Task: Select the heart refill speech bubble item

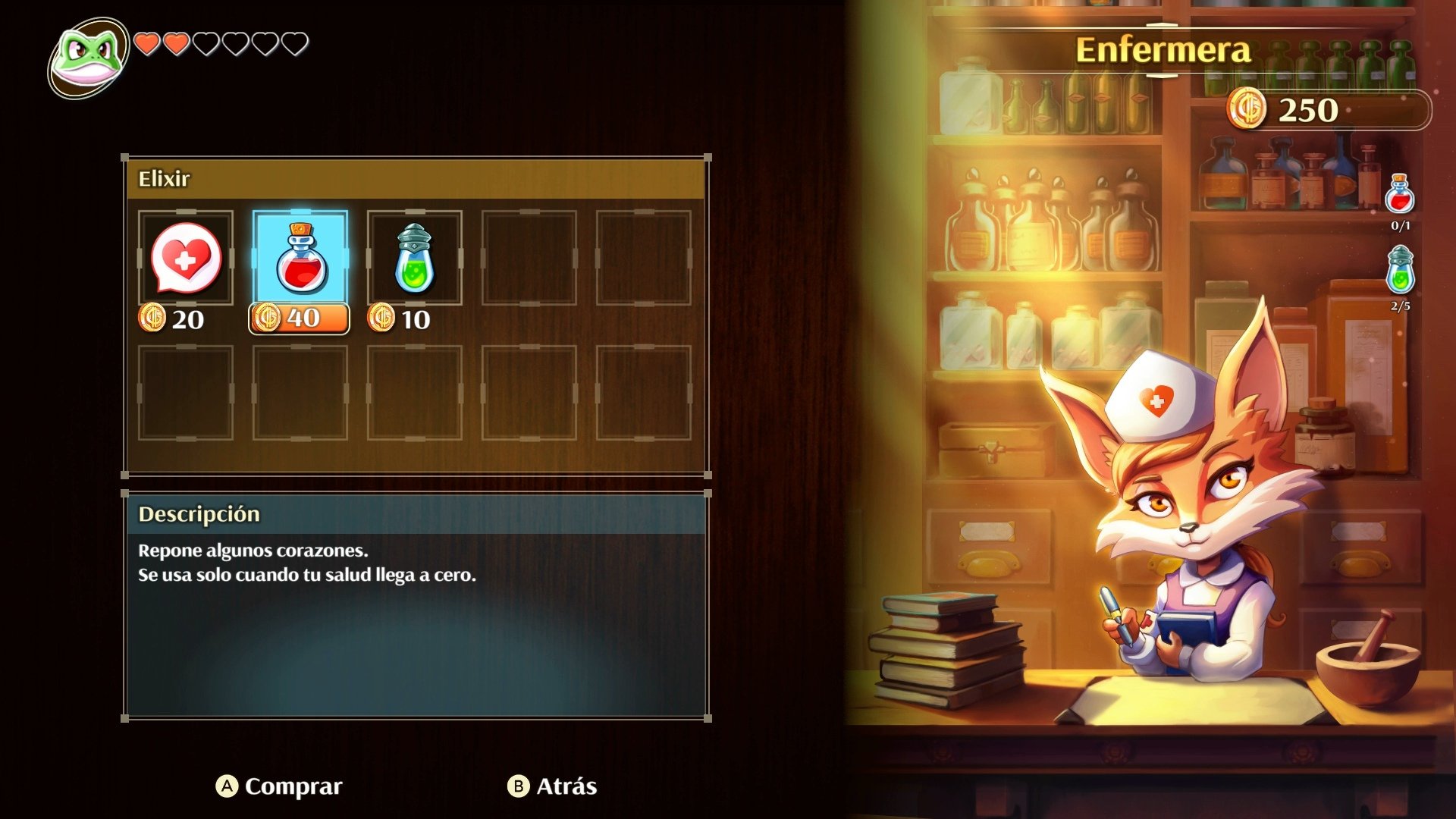Action: pyautogui.click(x=186, y=259)
